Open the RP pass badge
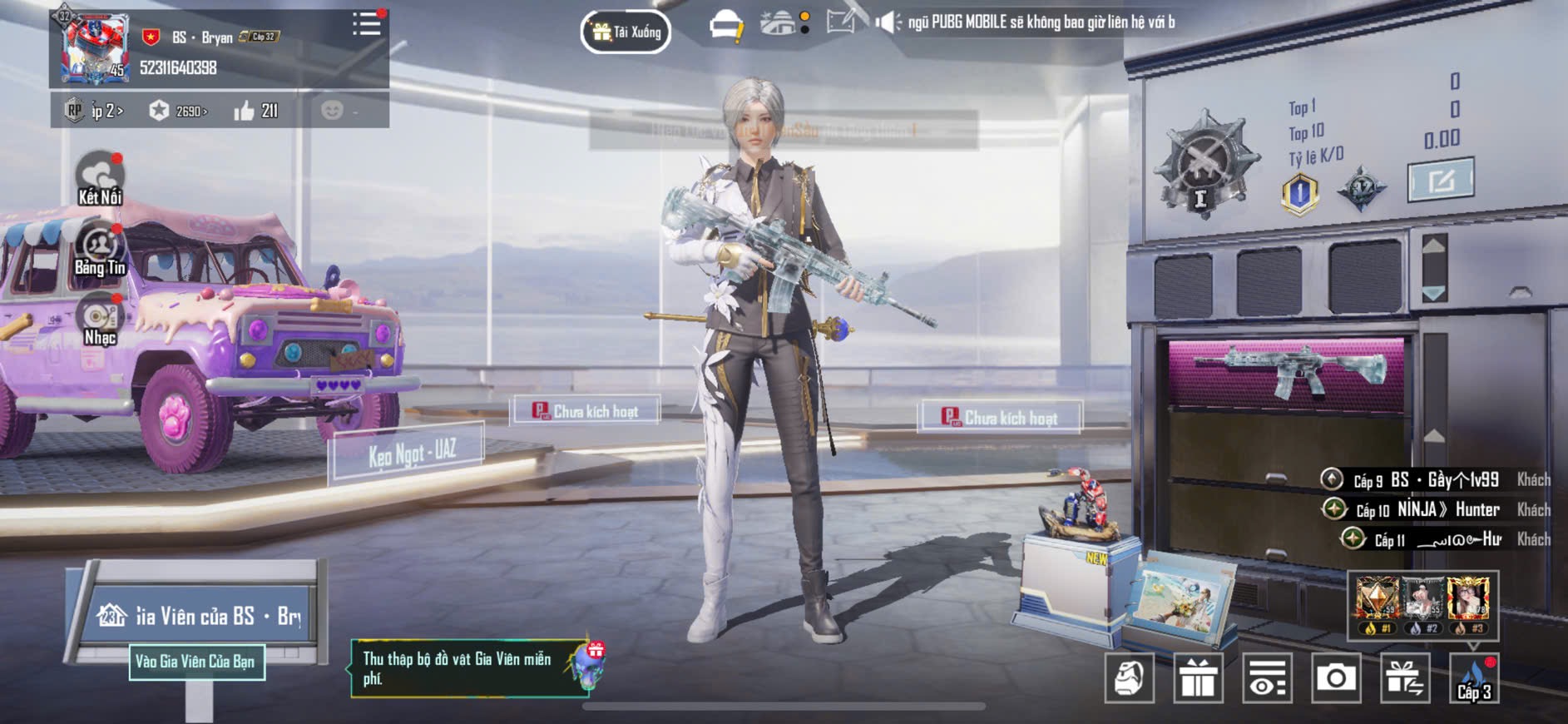This screenshot has height=724, width=1568. (75, 110)
